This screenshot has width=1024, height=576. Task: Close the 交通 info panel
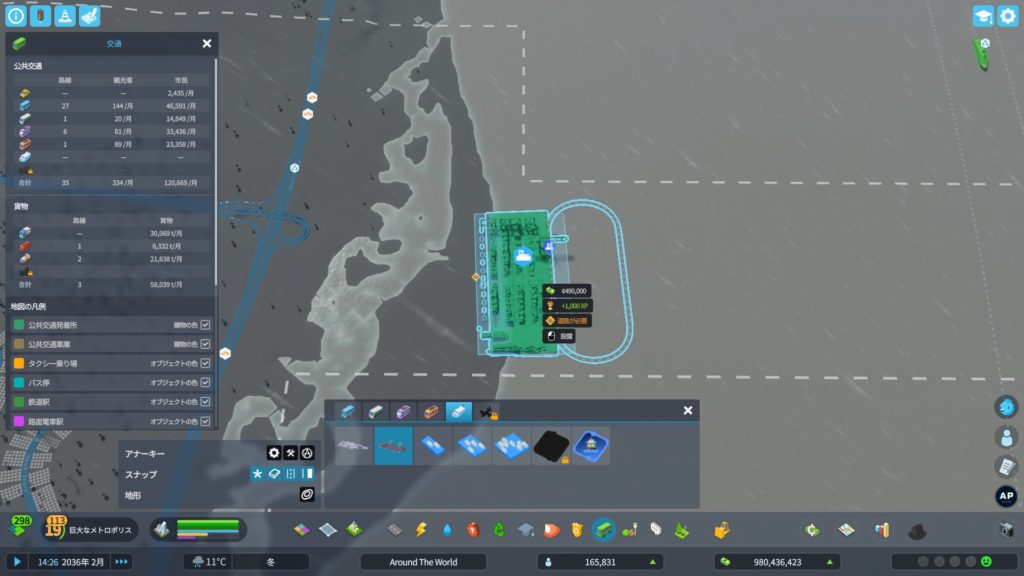(x=207, y=44)
